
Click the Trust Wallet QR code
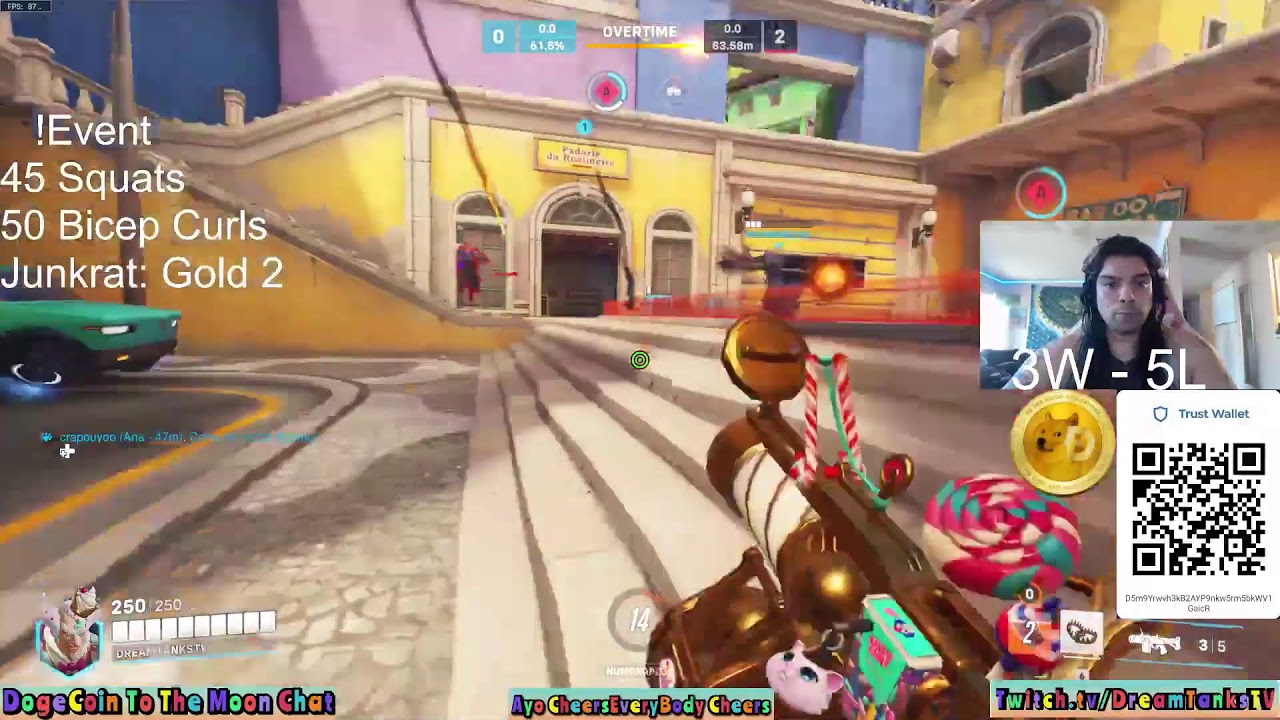[x=1198, y=510]
